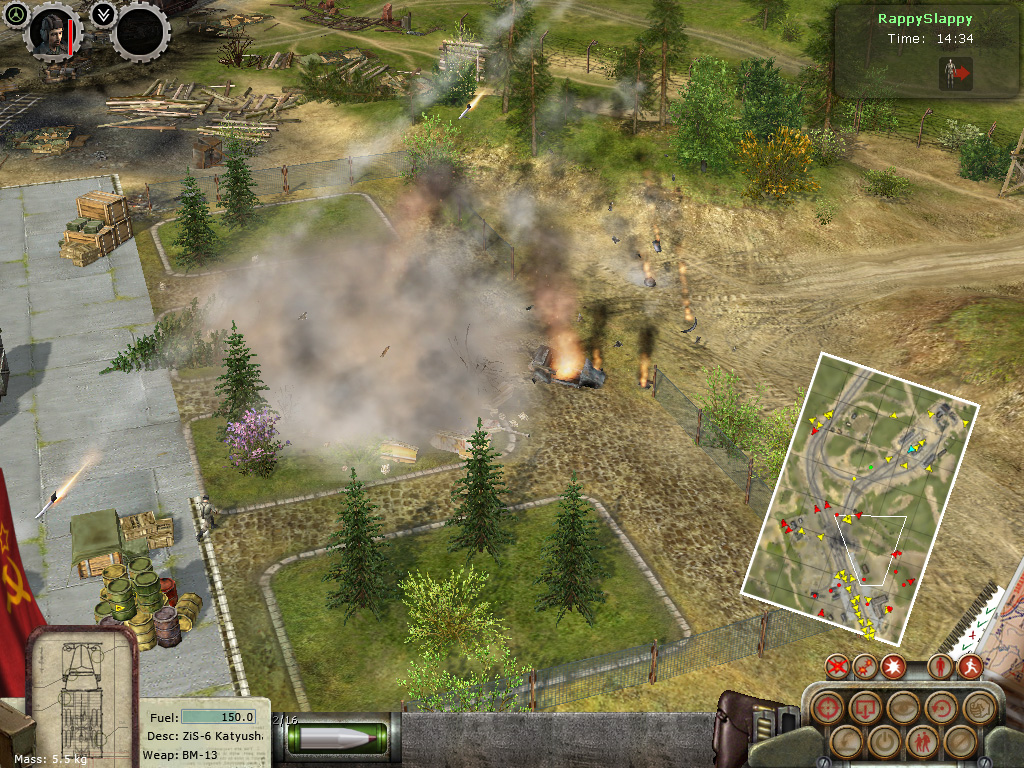The height and width of the screenshot is (768, 1024).
Task: Select the empty gear-shaped unit slot
Action: point(140,32)
